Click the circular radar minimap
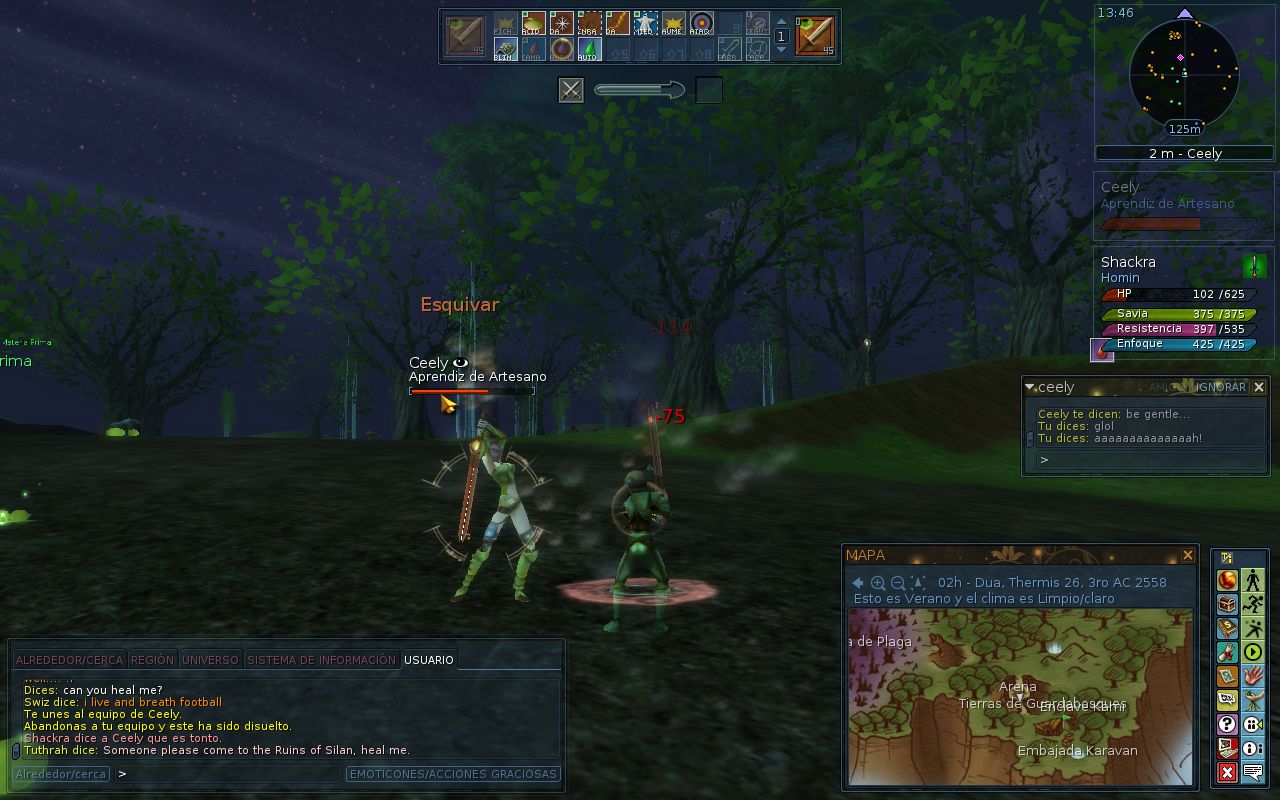 pyautogui.click(x=1184, y=73)
